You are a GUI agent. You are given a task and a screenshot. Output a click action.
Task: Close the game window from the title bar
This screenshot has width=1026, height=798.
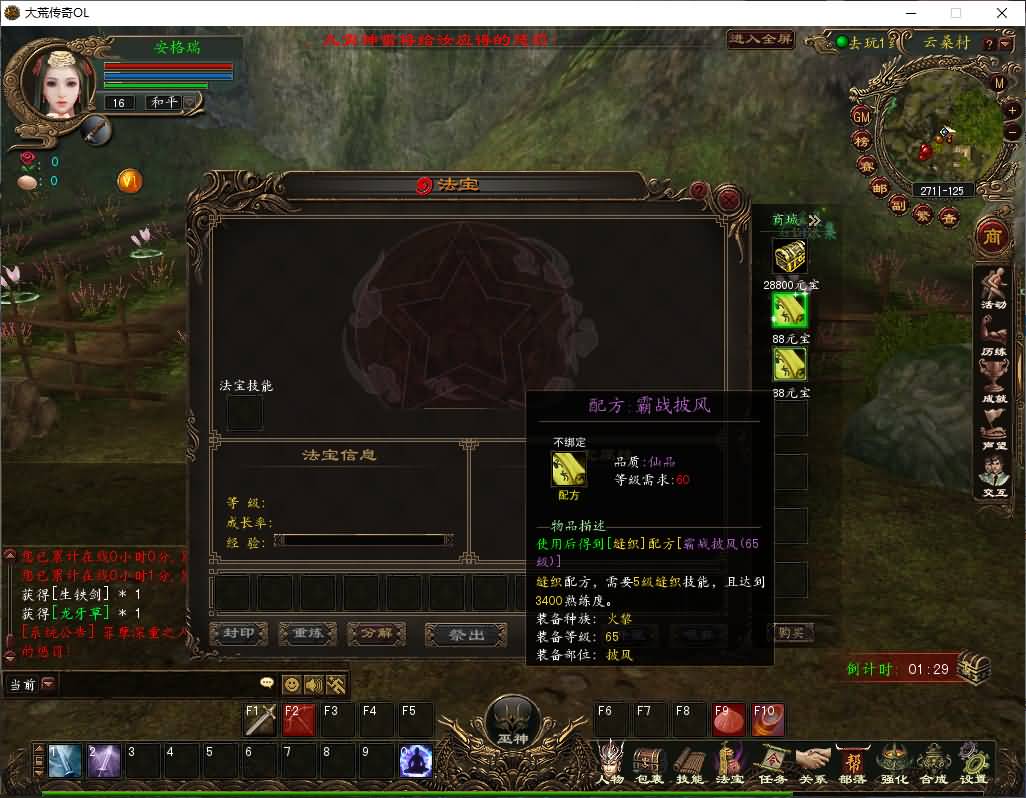coord(1002,13)
